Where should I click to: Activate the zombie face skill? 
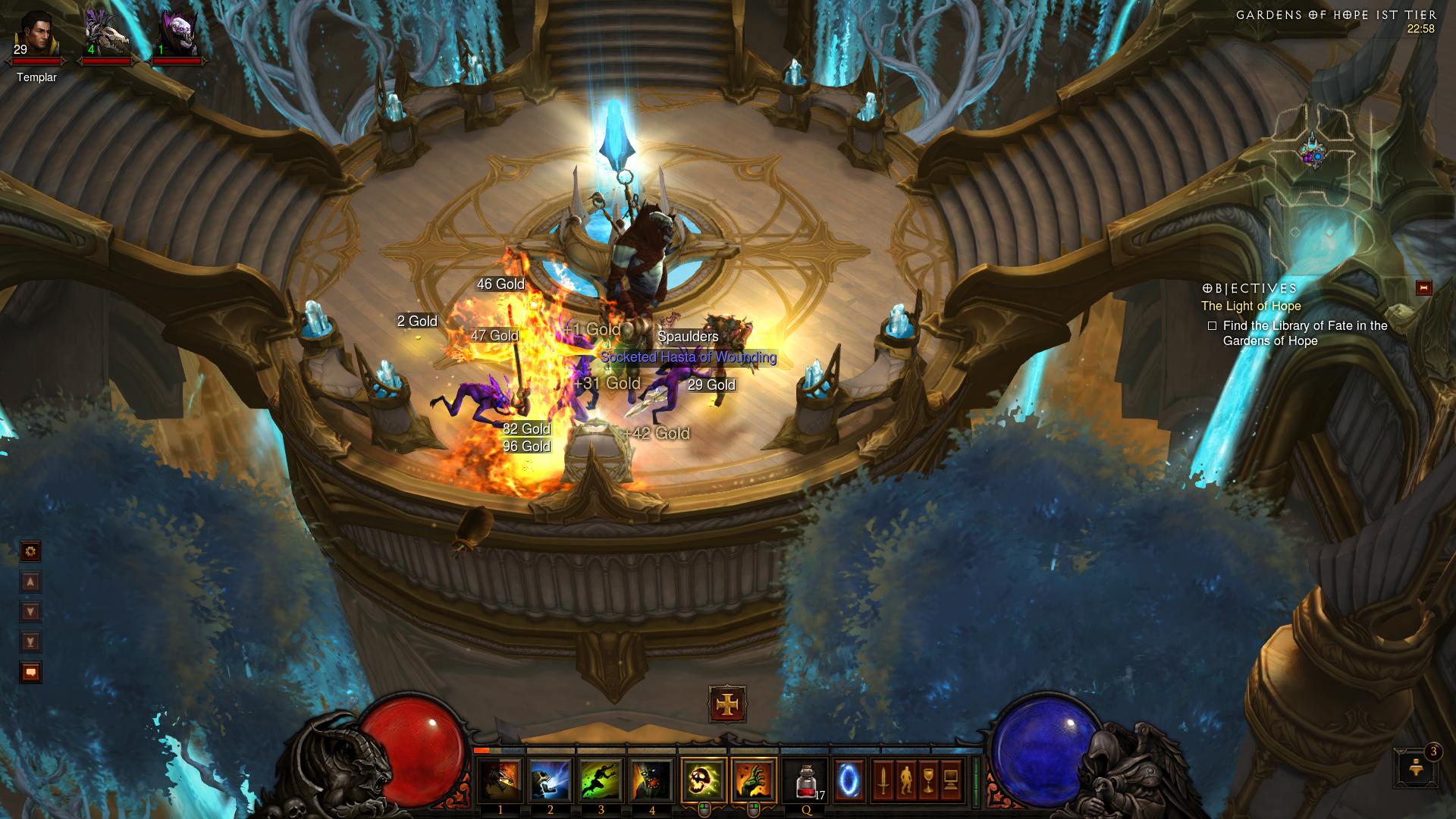point(651,781)
